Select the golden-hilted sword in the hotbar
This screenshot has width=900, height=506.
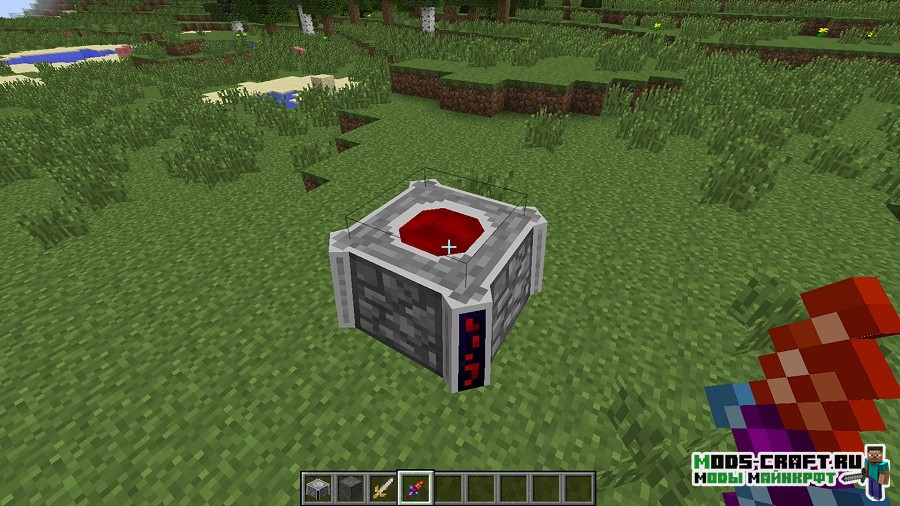click(x=383, y=488)
